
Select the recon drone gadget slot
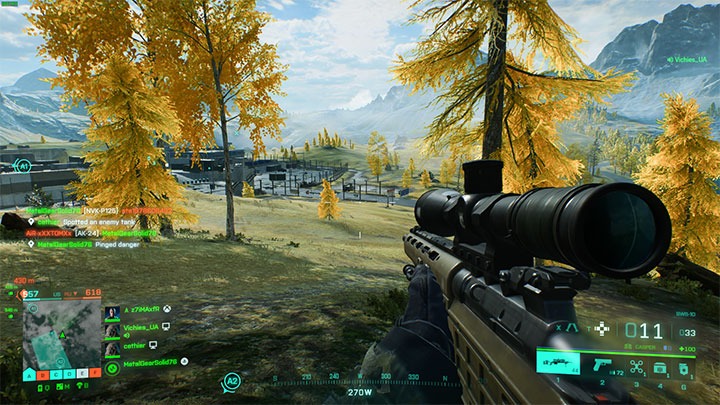click(636, 368)
